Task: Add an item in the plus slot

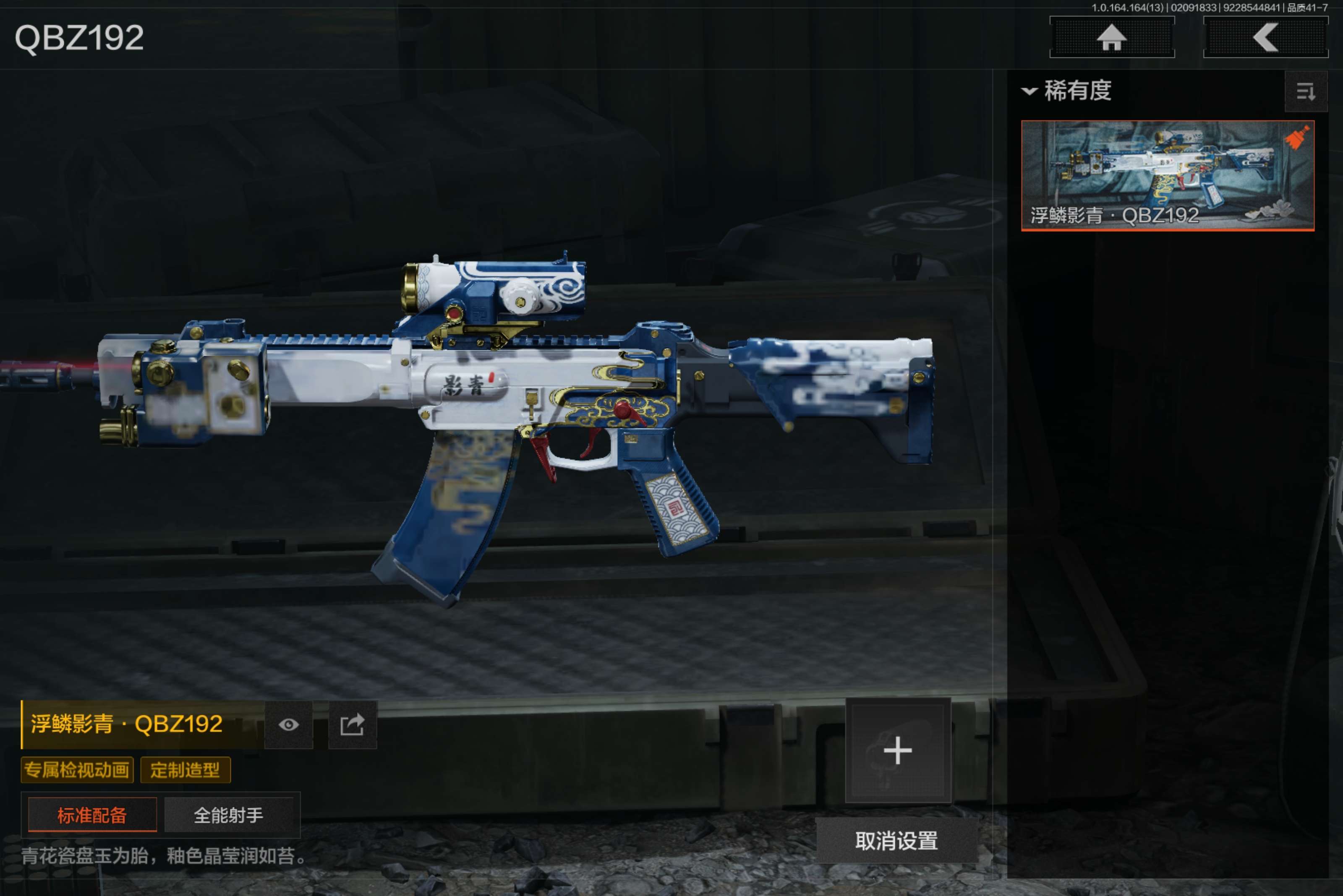Action: pyautogui.click(x=898, y=750)
